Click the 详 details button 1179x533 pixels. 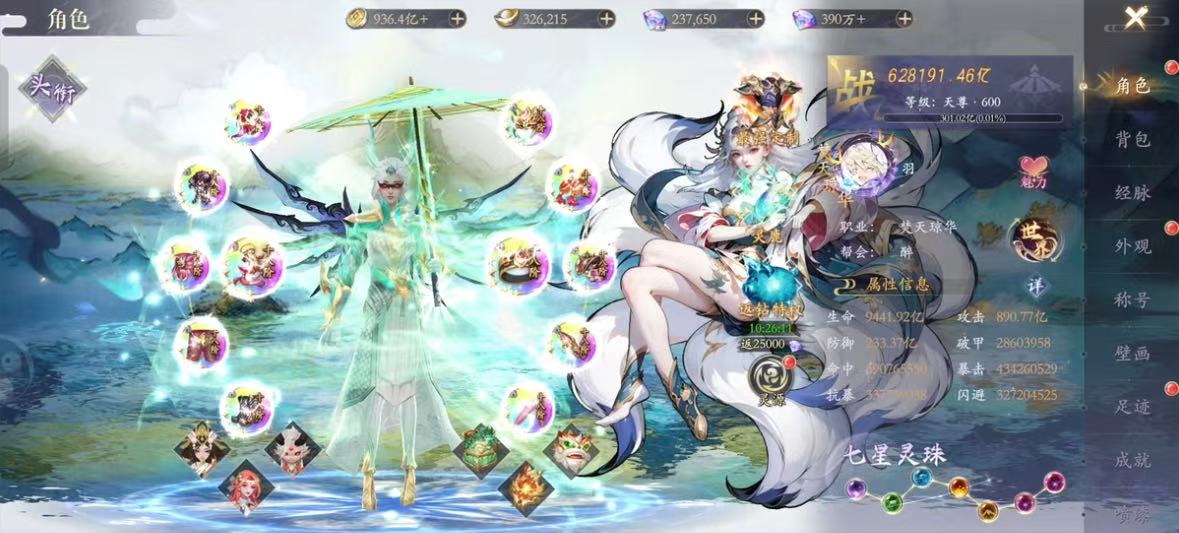pos(1035,285)
